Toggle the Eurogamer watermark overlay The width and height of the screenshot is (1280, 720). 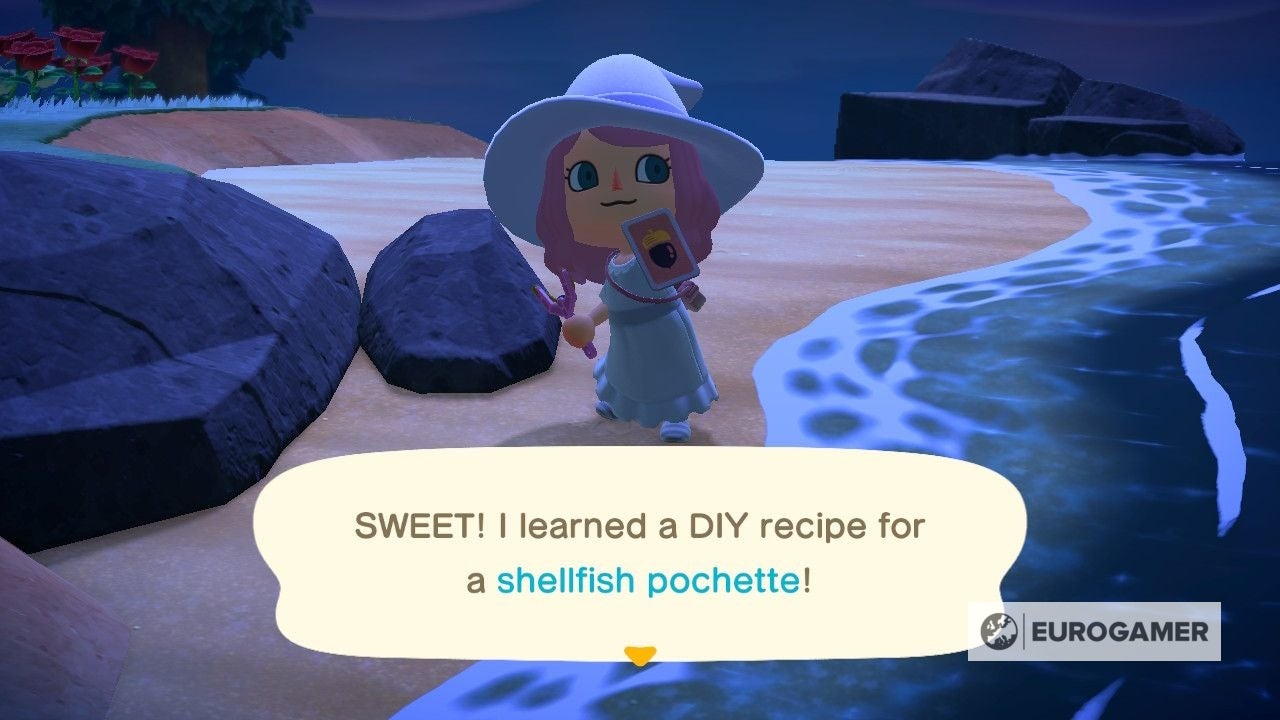pos(1095,630)
